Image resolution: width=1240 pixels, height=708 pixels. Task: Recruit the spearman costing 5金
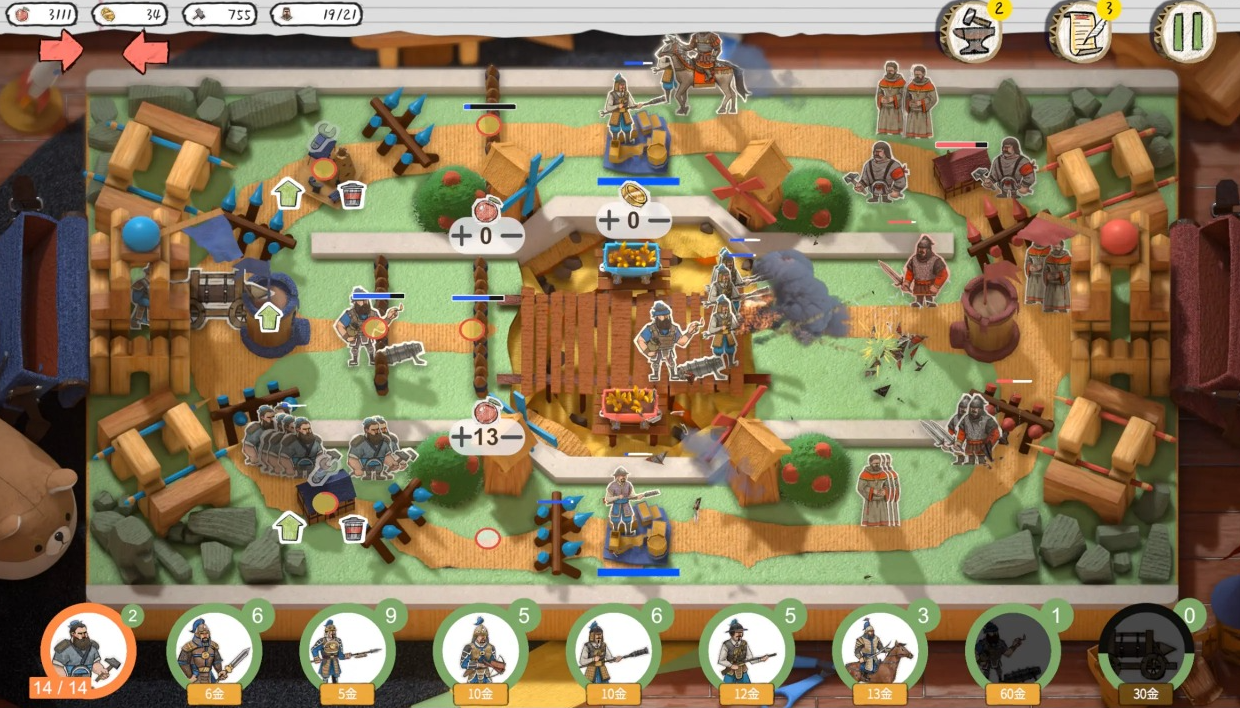(x=347, y=651)
